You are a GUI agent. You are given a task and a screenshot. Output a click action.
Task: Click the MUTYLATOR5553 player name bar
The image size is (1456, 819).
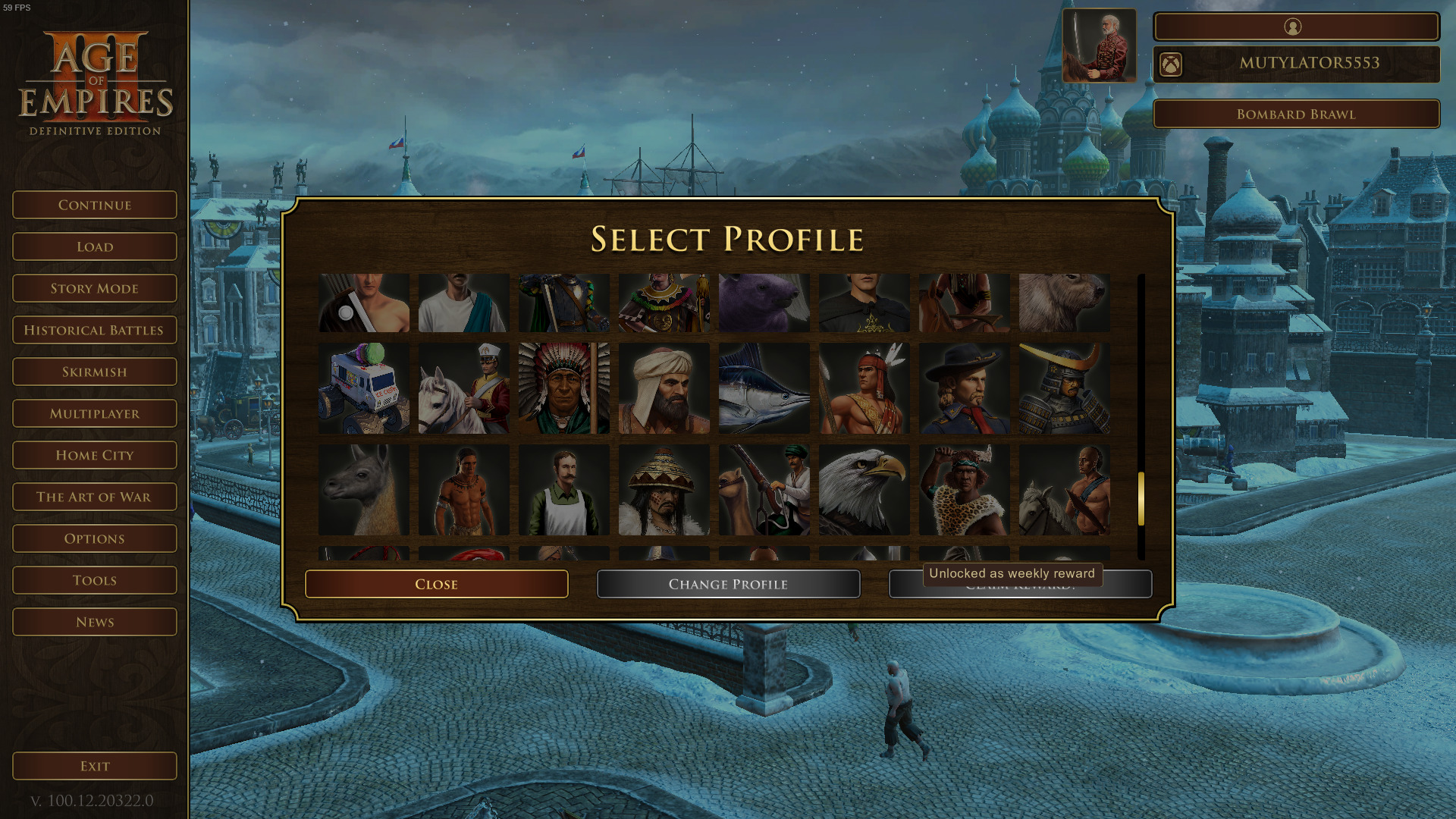click(1308, 64)
